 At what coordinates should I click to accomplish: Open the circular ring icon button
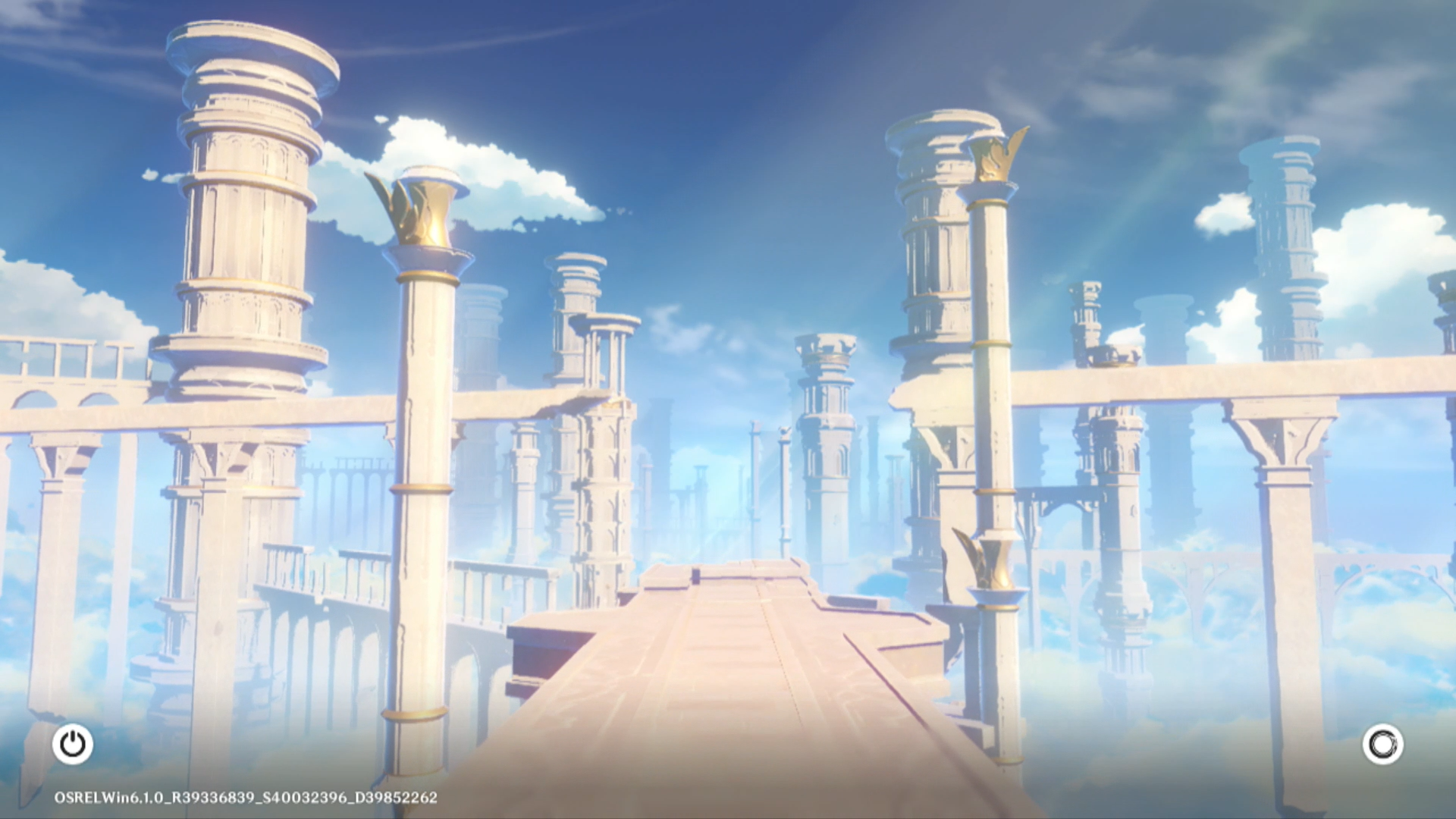point(1382,744)
